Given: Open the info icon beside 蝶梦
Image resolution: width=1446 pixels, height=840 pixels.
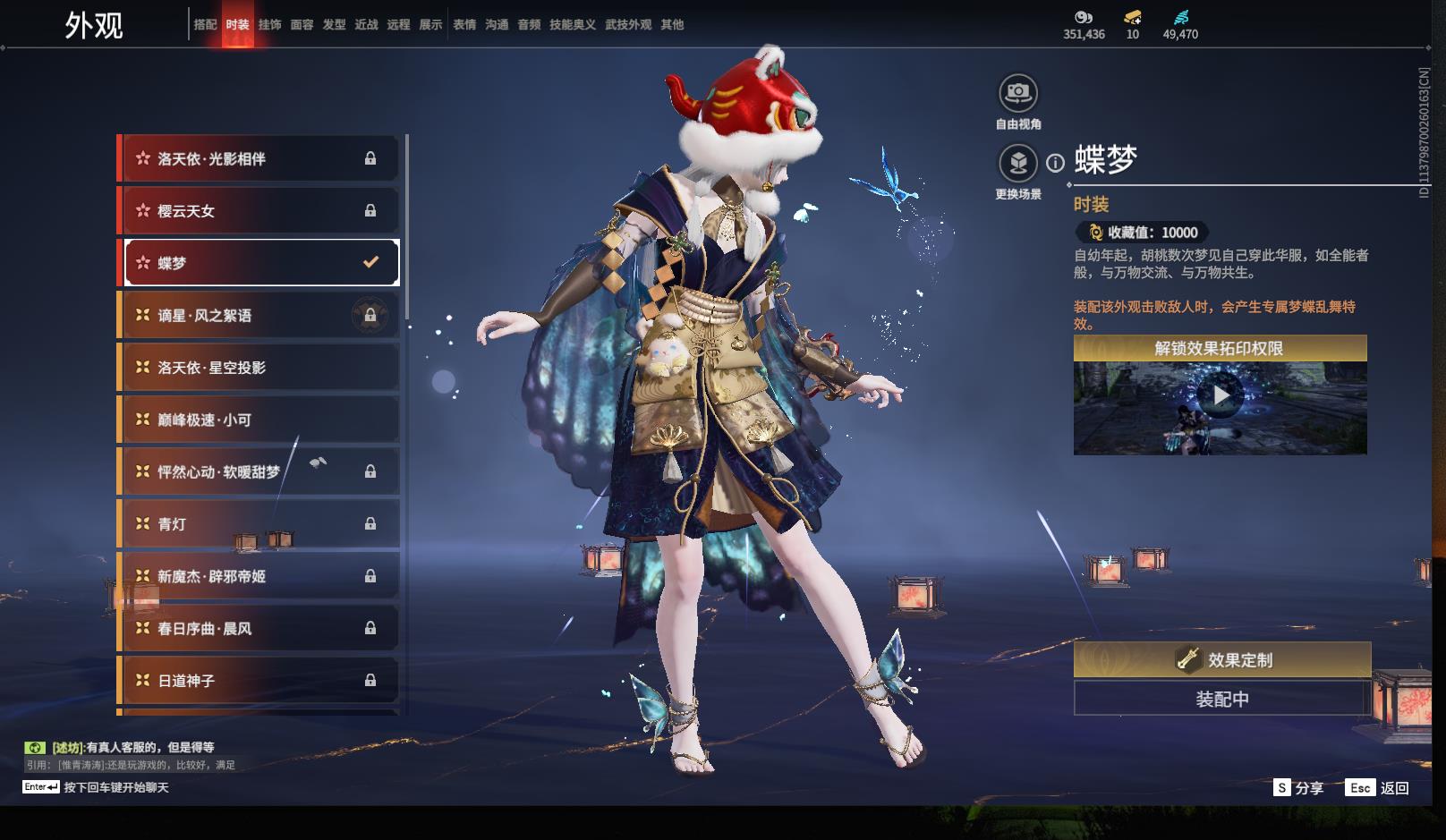Looking at the screenshot, I should coord(1056,163).
